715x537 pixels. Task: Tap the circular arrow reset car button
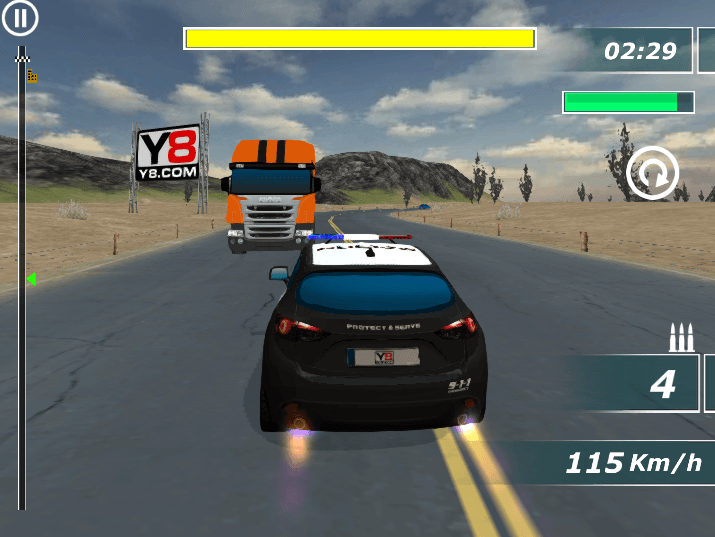pyautogui.click(x=652, y=174)
